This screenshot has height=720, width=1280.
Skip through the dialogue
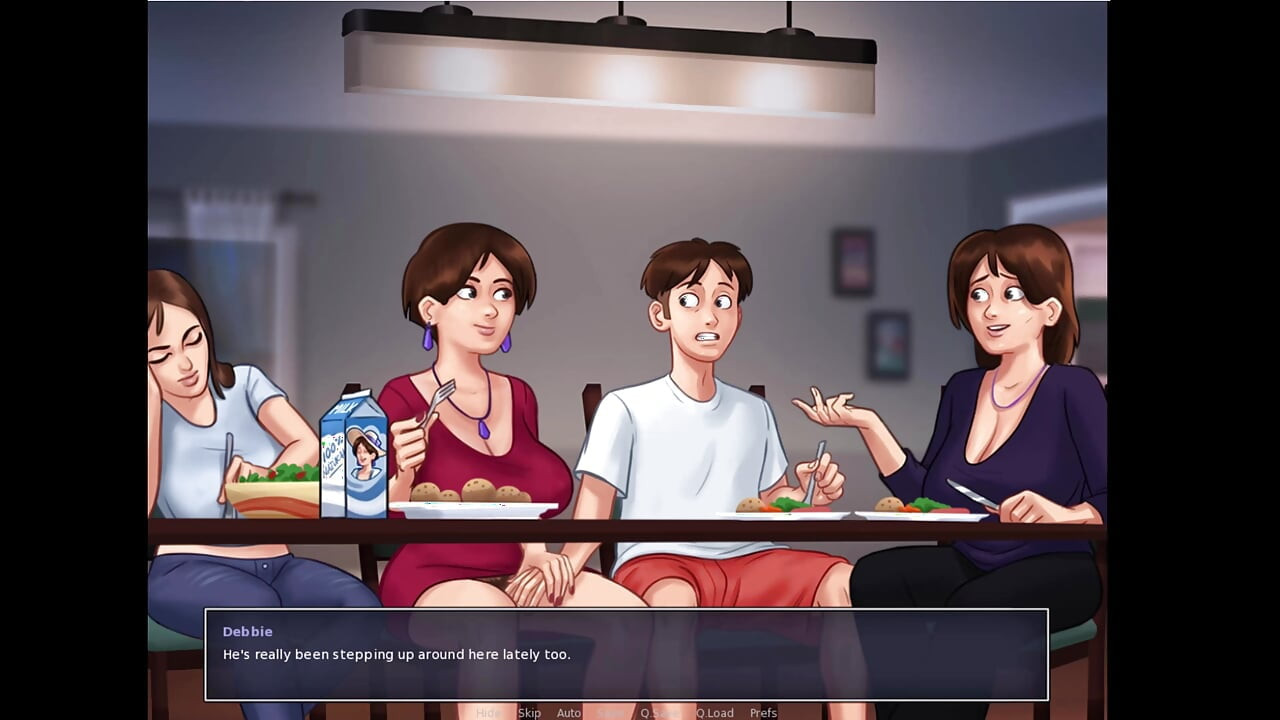click(529, 712)
